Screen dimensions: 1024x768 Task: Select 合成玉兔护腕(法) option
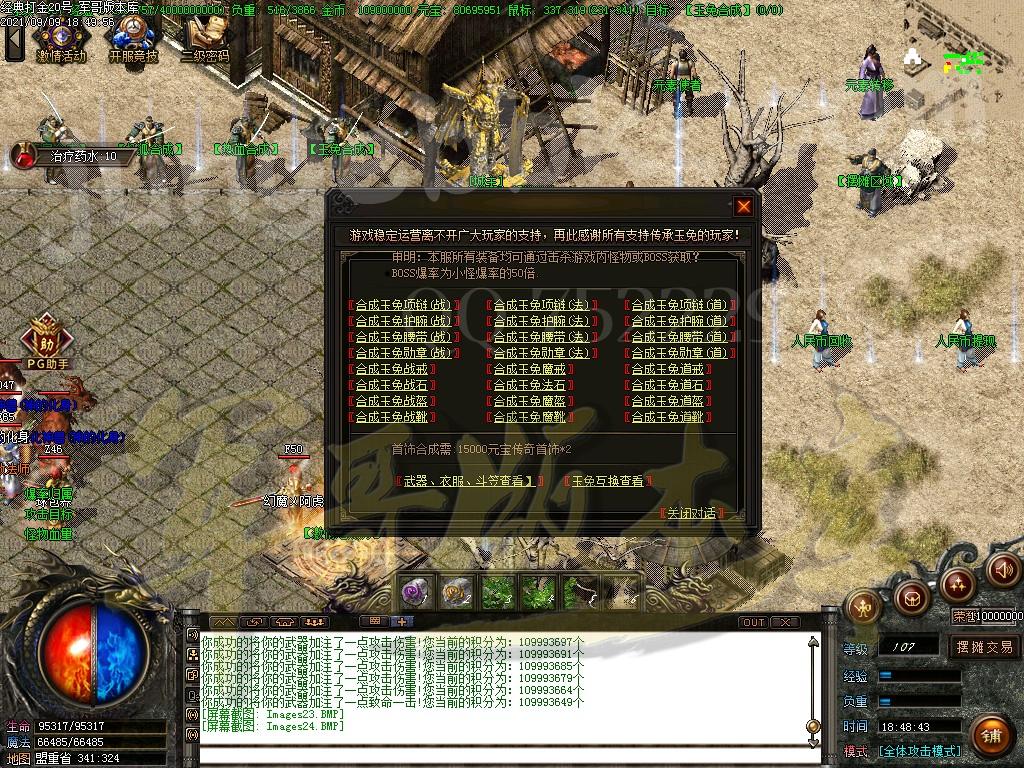[x=542, y=321]
